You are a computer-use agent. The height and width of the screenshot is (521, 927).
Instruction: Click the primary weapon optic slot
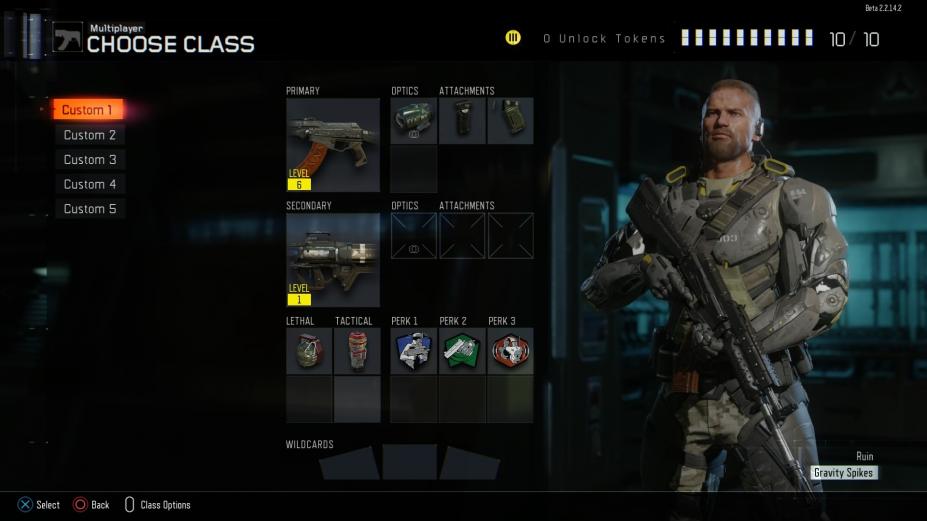point(413,121)
